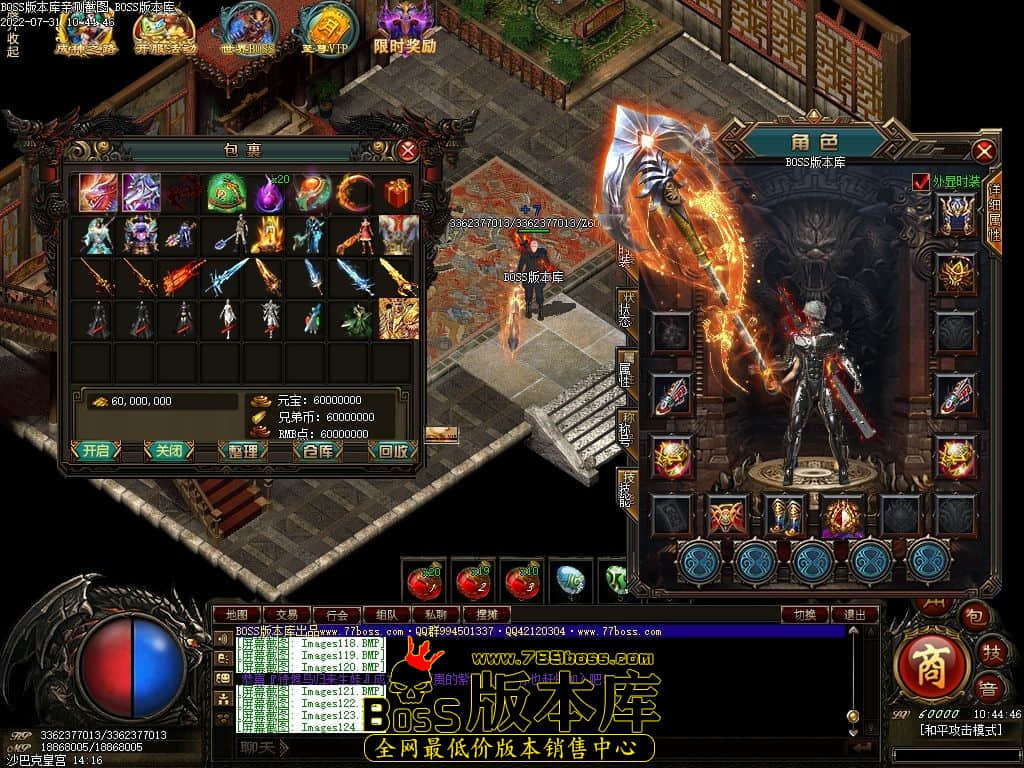
Task: Open the 至尊VIP icon
Action: (324, 29)
